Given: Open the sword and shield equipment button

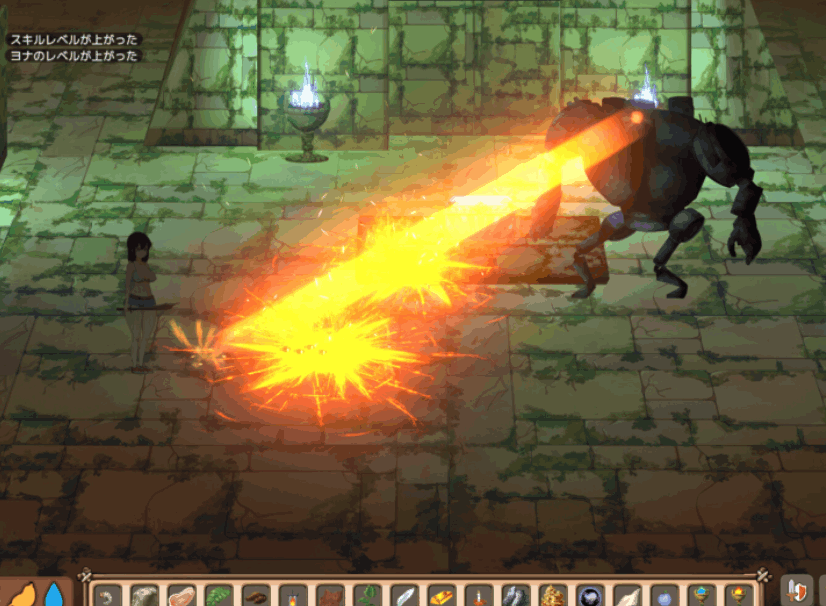Looking at the screenshot, I should [x=796, y=592].
